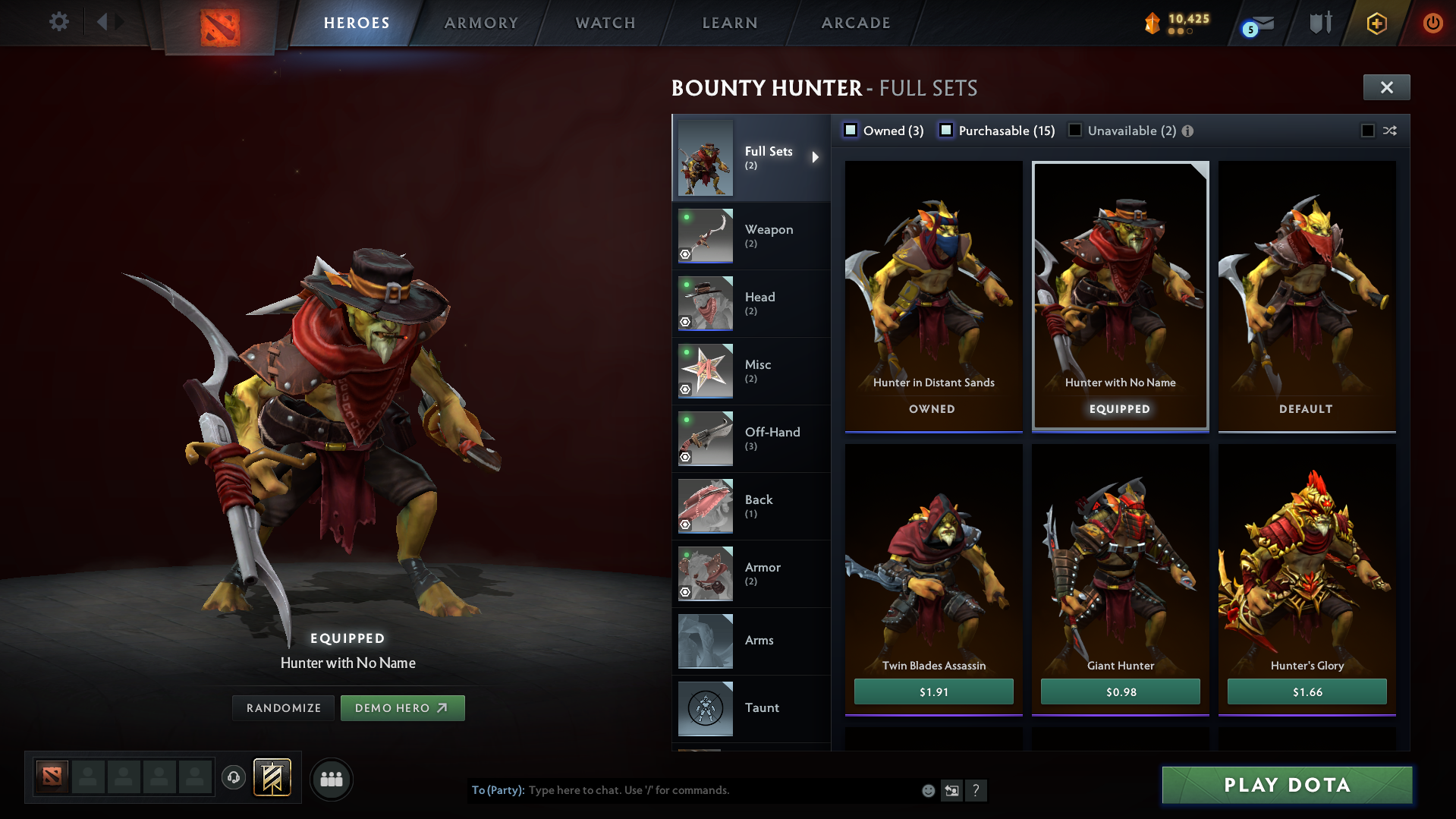
Task: Open the settings gear menu
Action: pos(58,22)
